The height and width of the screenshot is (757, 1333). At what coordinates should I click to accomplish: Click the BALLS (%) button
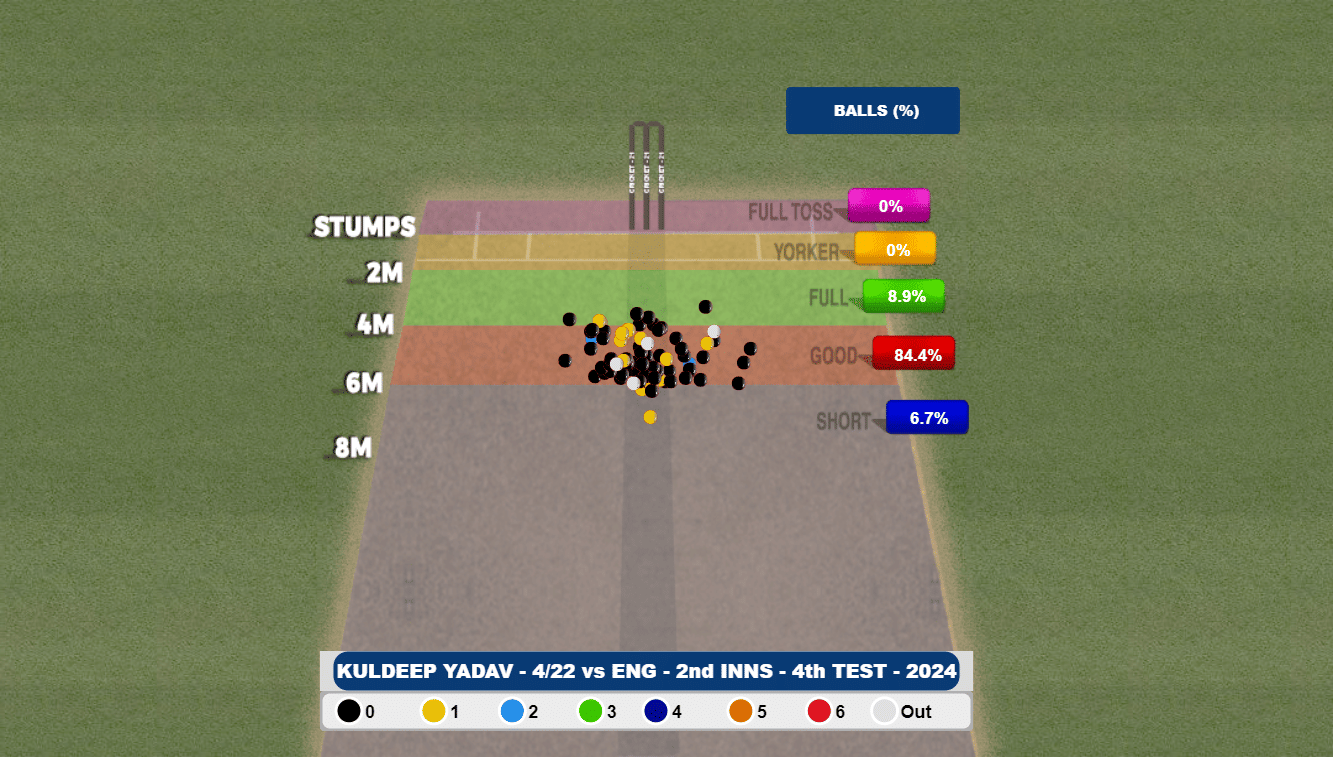[x=872, y=110]
